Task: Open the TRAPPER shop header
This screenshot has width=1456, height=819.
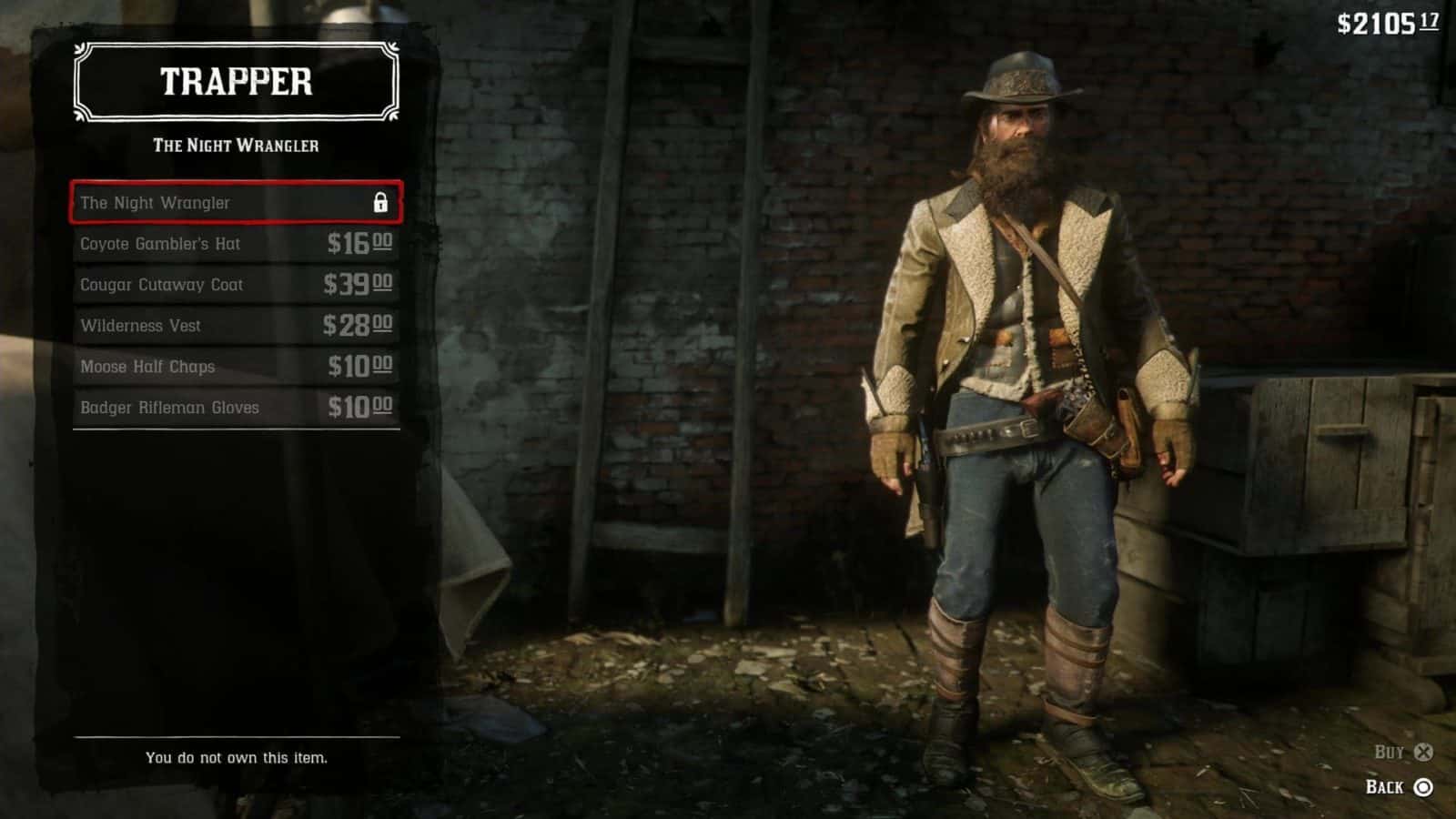Action: point(235,84)
